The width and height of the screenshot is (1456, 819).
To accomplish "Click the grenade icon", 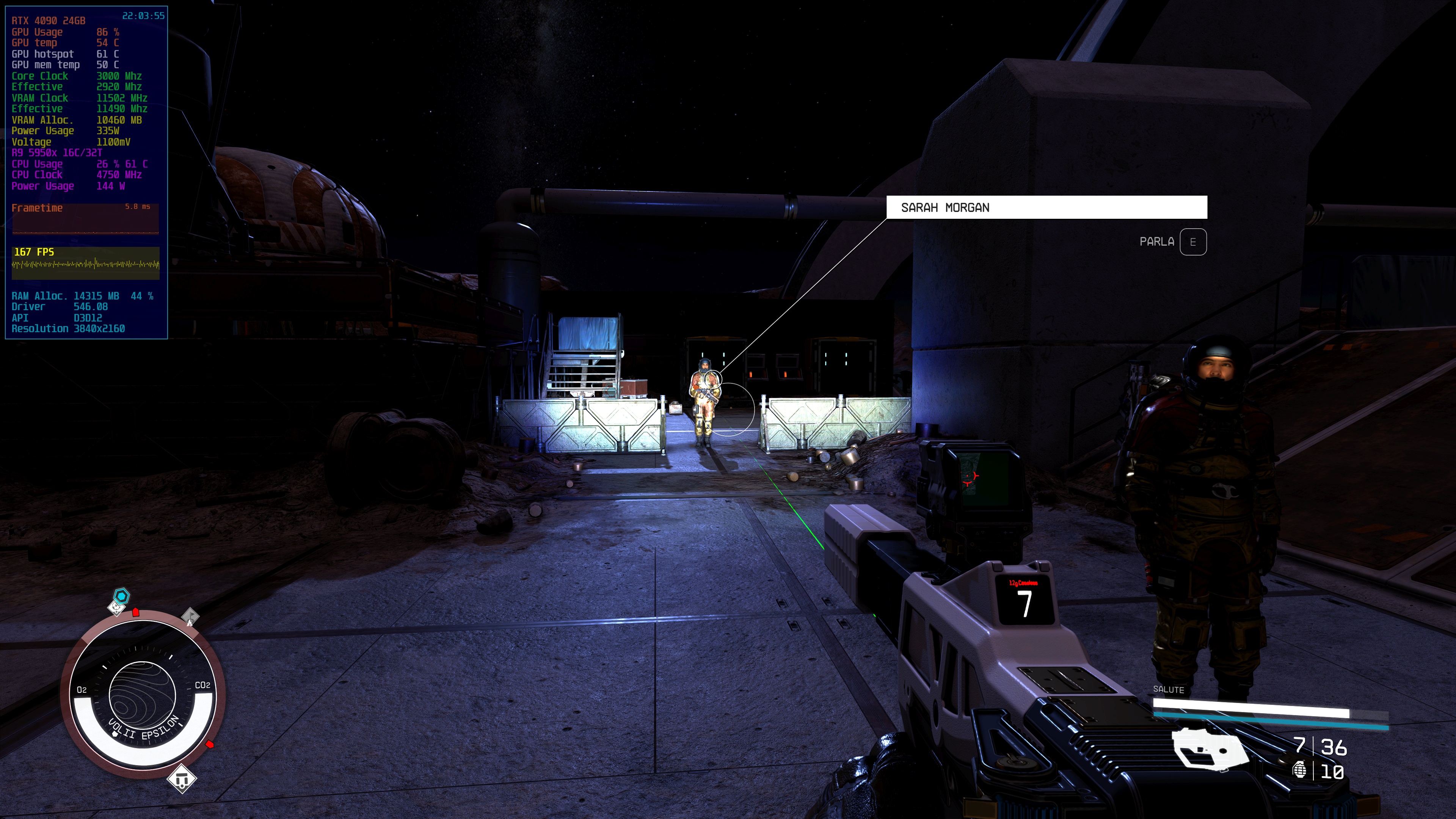I will click(1299, 770).
